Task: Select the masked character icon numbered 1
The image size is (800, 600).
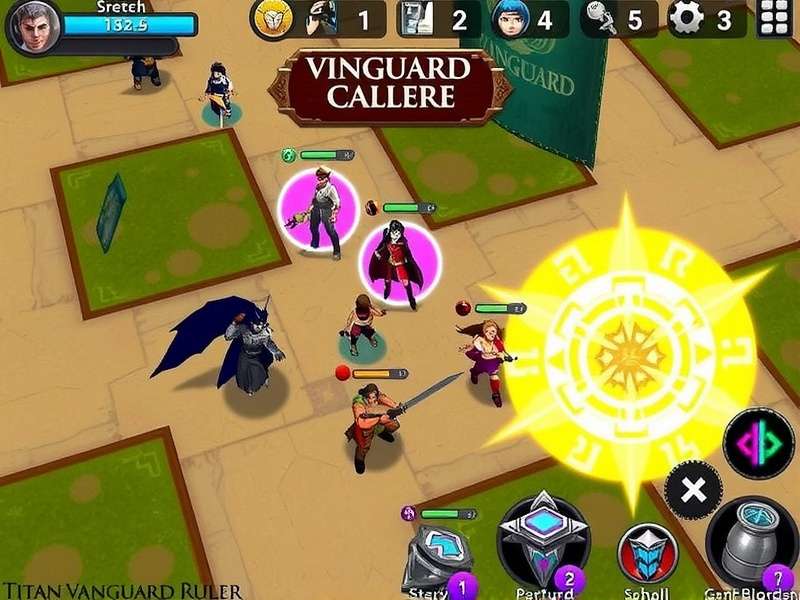Action: pos(322,19)
